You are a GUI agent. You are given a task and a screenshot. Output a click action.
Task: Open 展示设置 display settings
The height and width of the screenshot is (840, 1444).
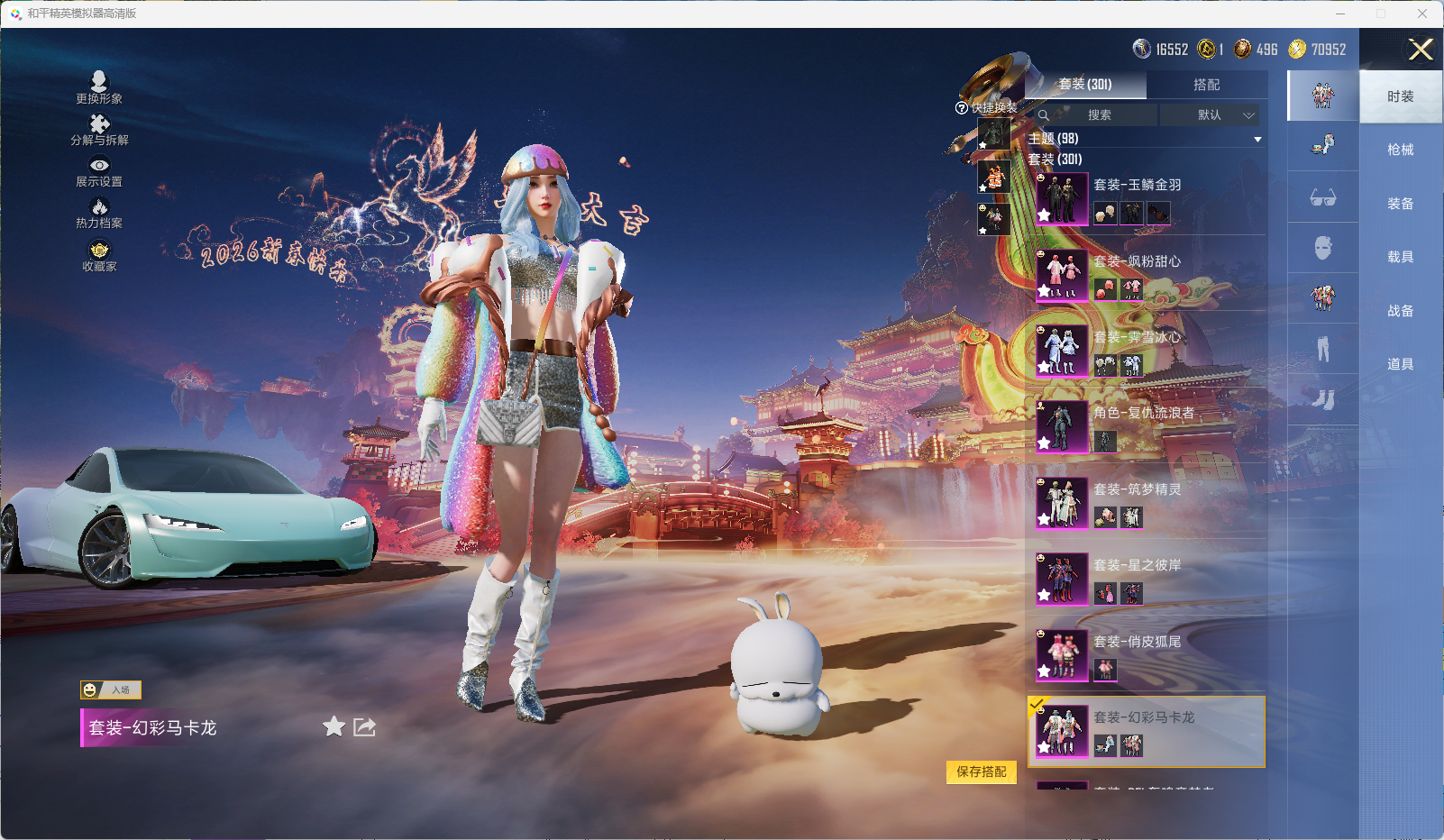99,171
